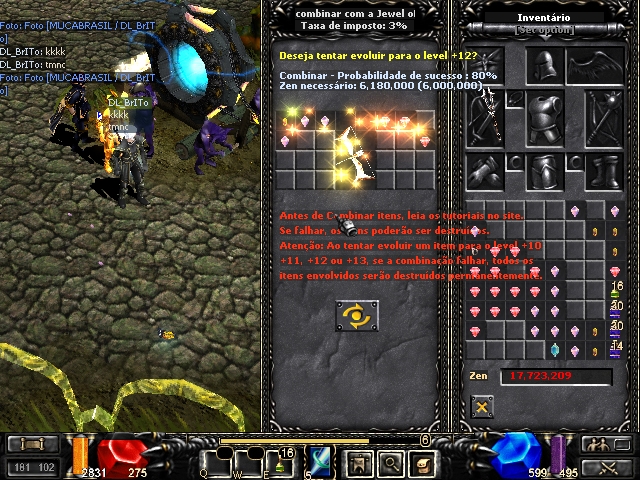Pick the teal jewel in the inventory grid
This screenshot has width=640, height=480.
pos(555,350)
